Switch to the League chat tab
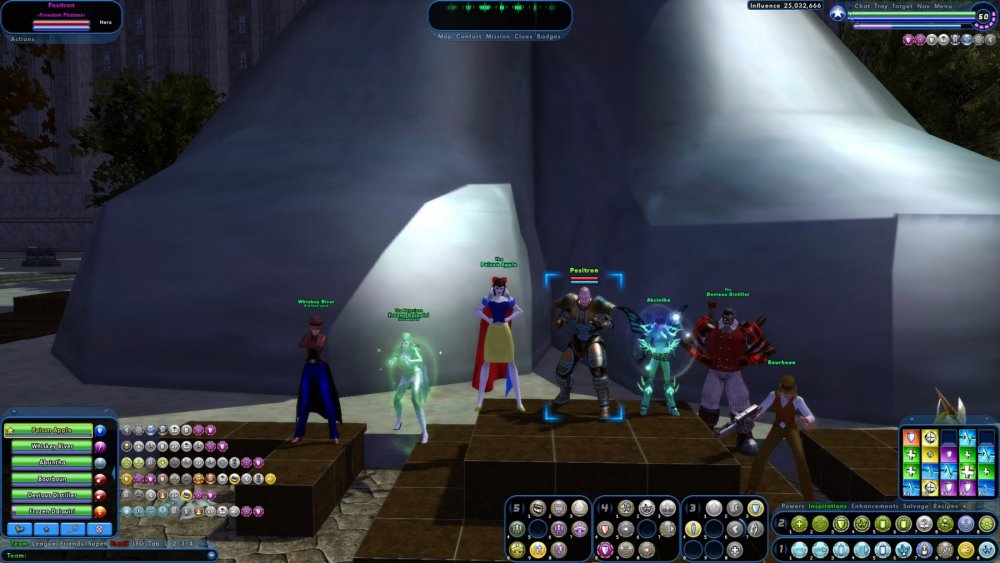 44,543
